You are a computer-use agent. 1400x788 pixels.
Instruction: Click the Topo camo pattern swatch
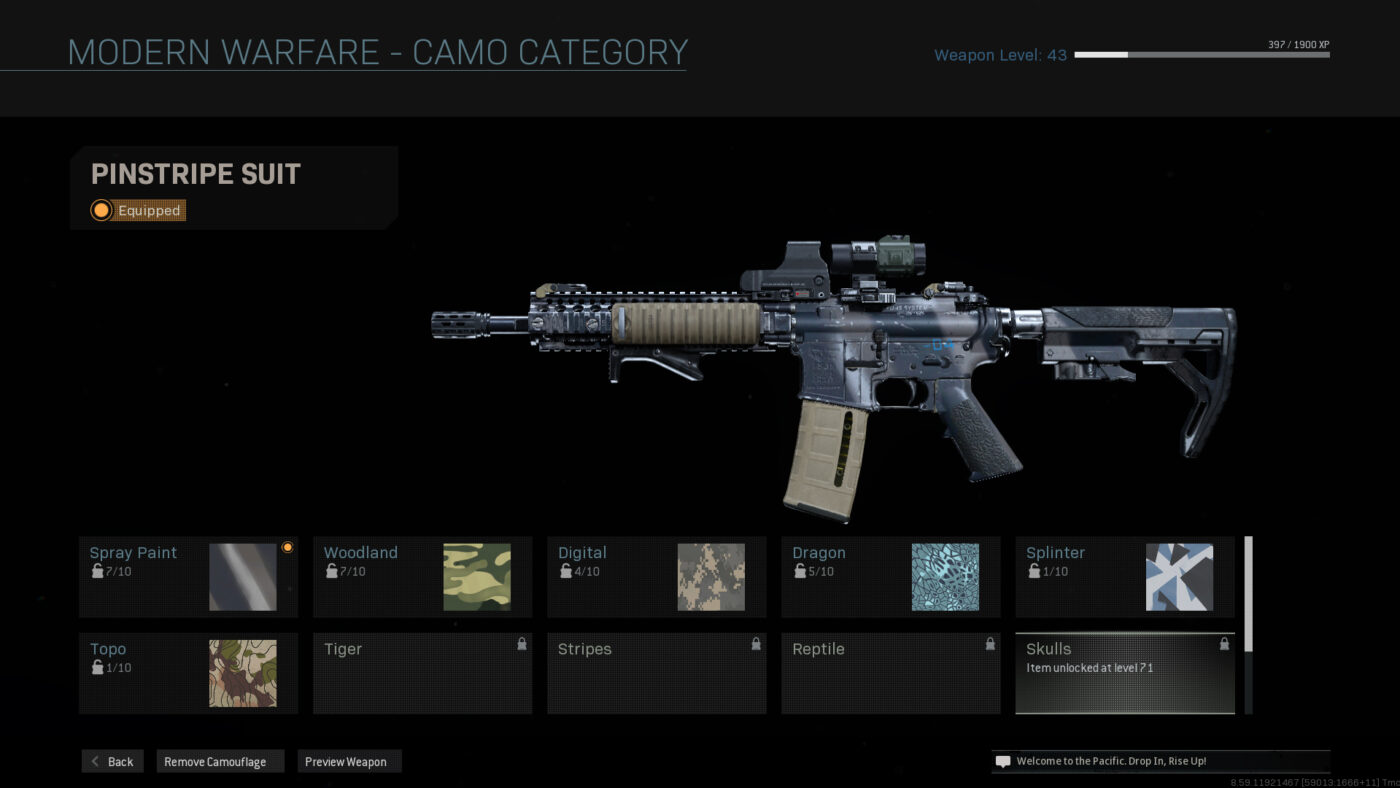point(244,673)
